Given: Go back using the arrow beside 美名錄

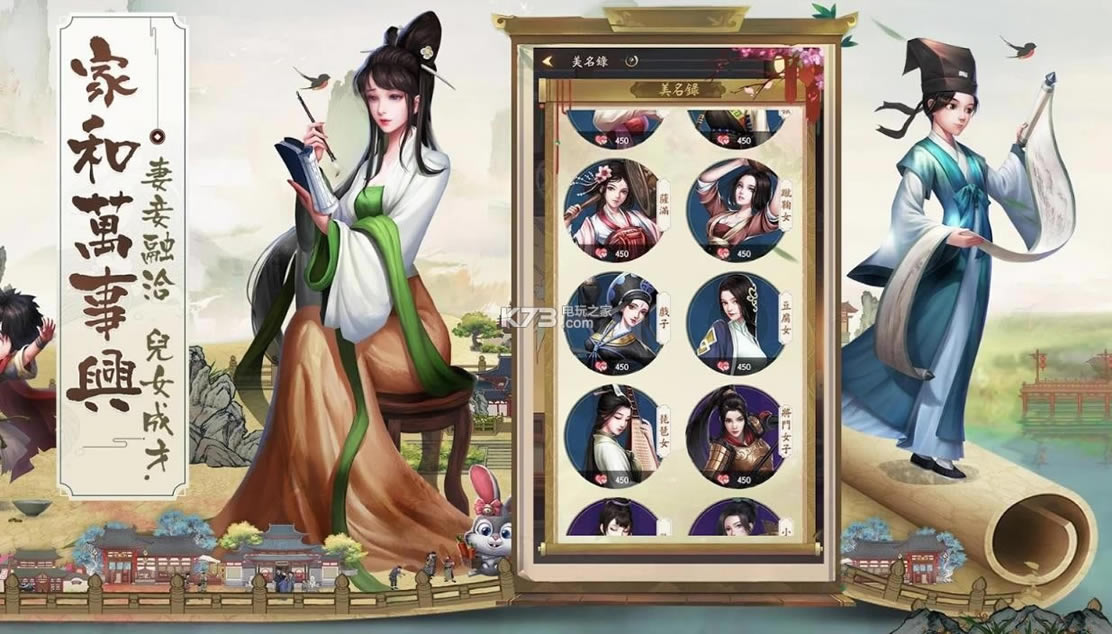Looking at the screenshot, I should (547, 61).
